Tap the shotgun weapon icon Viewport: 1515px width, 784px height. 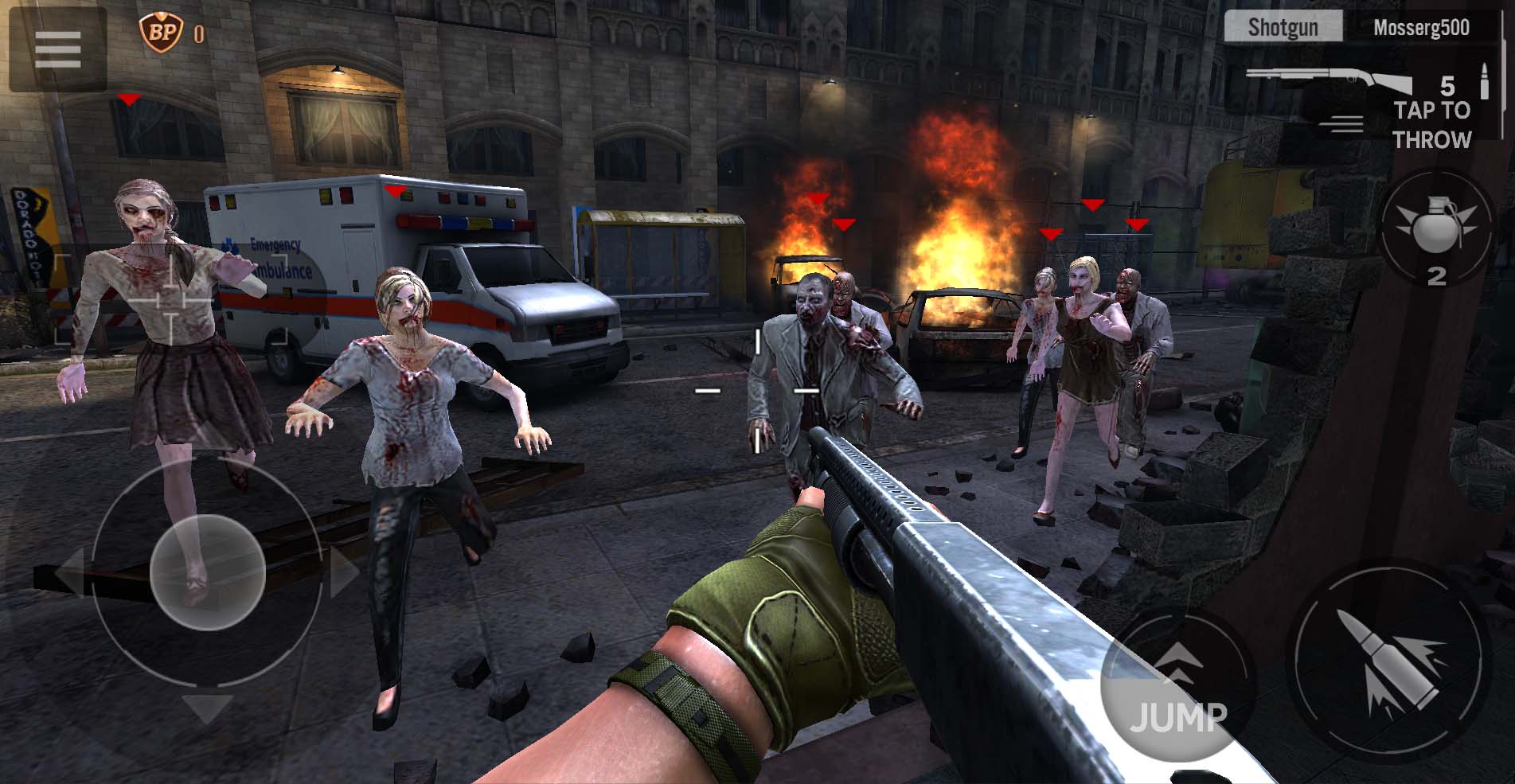tap(1328, 81)
